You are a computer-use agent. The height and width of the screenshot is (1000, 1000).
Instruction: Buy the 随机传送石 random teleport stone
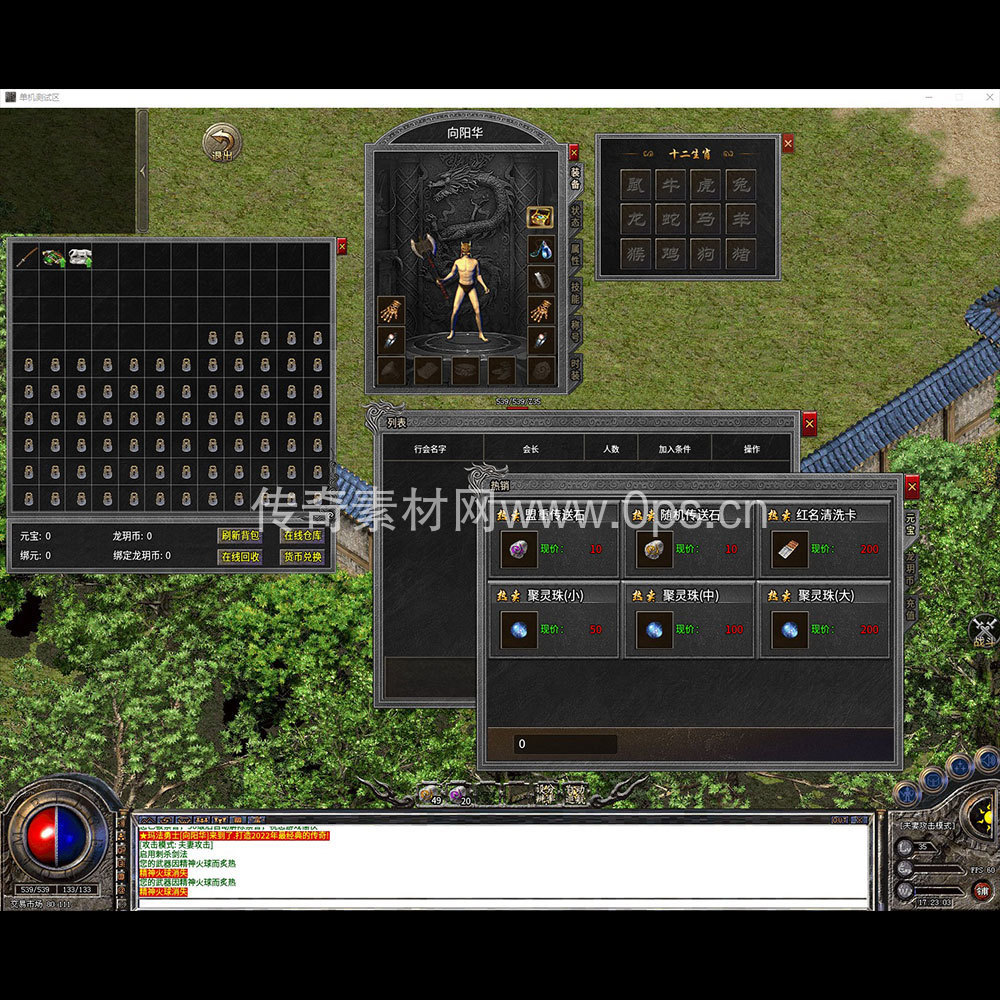click(x=654, y=549)
